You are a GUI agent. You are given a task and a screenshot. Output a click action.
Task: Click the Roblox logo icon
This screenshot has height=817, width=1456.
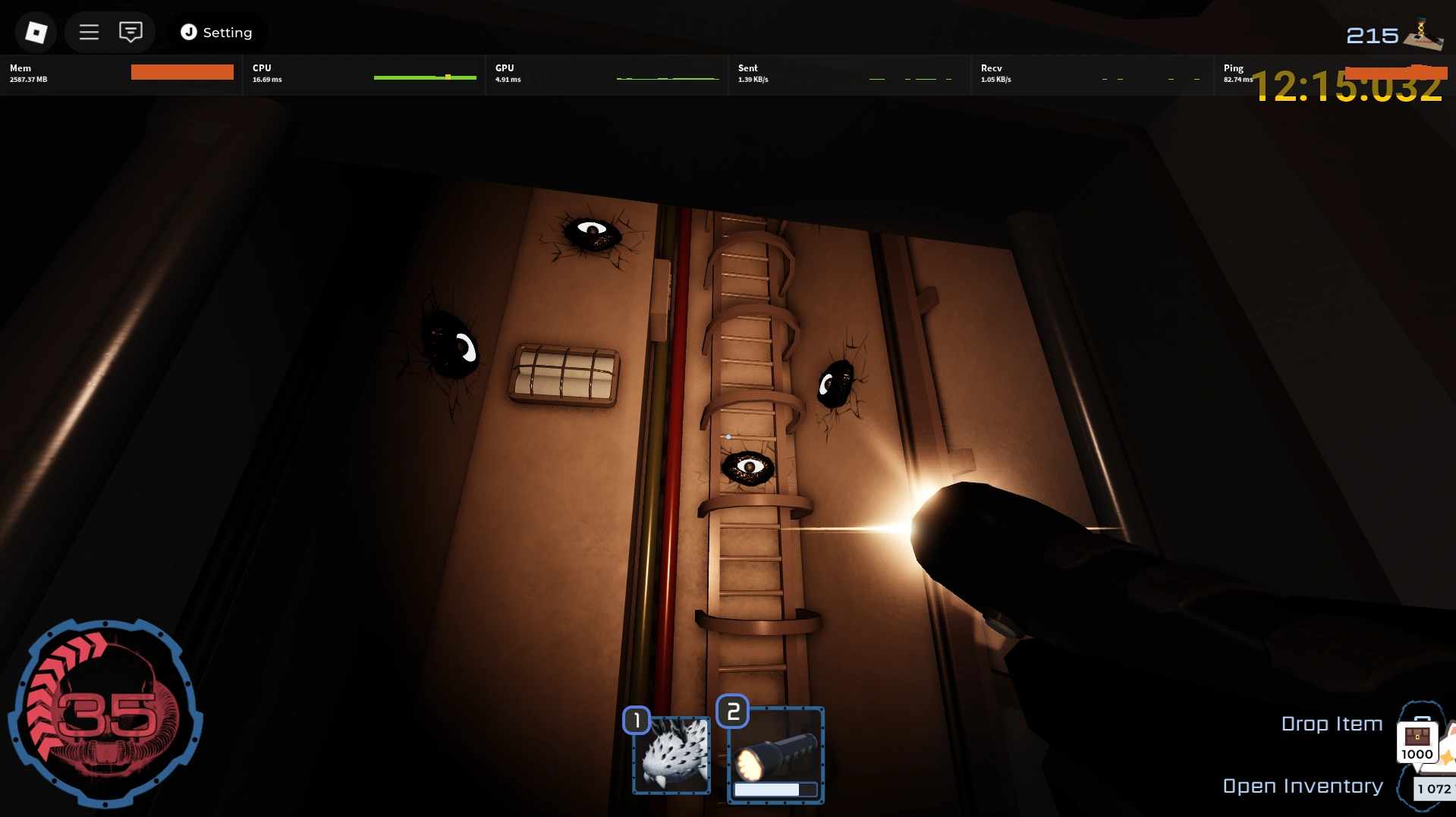[x=35, y=32]
